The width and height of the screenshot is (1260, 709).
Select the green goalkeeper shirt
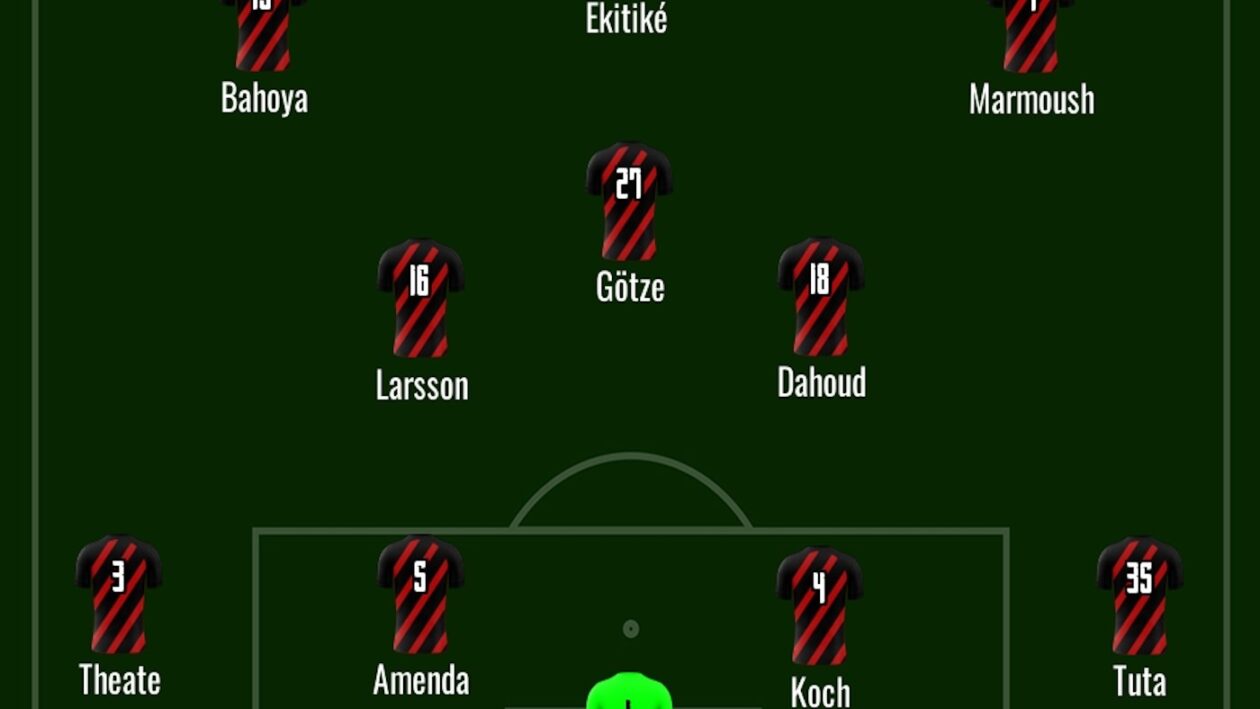(x=628, y=692)
